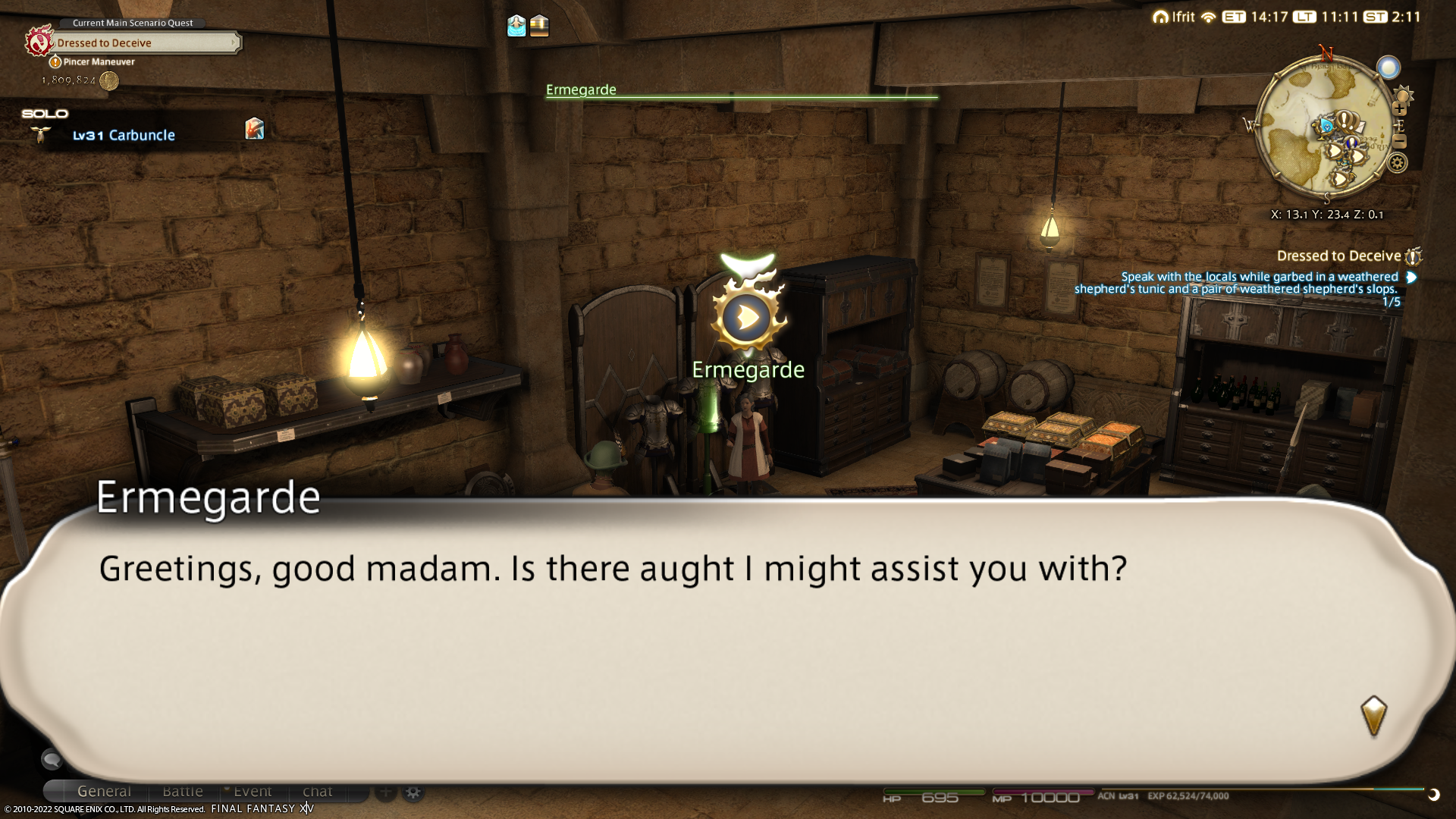Add a new chat tab with plus

386,792
